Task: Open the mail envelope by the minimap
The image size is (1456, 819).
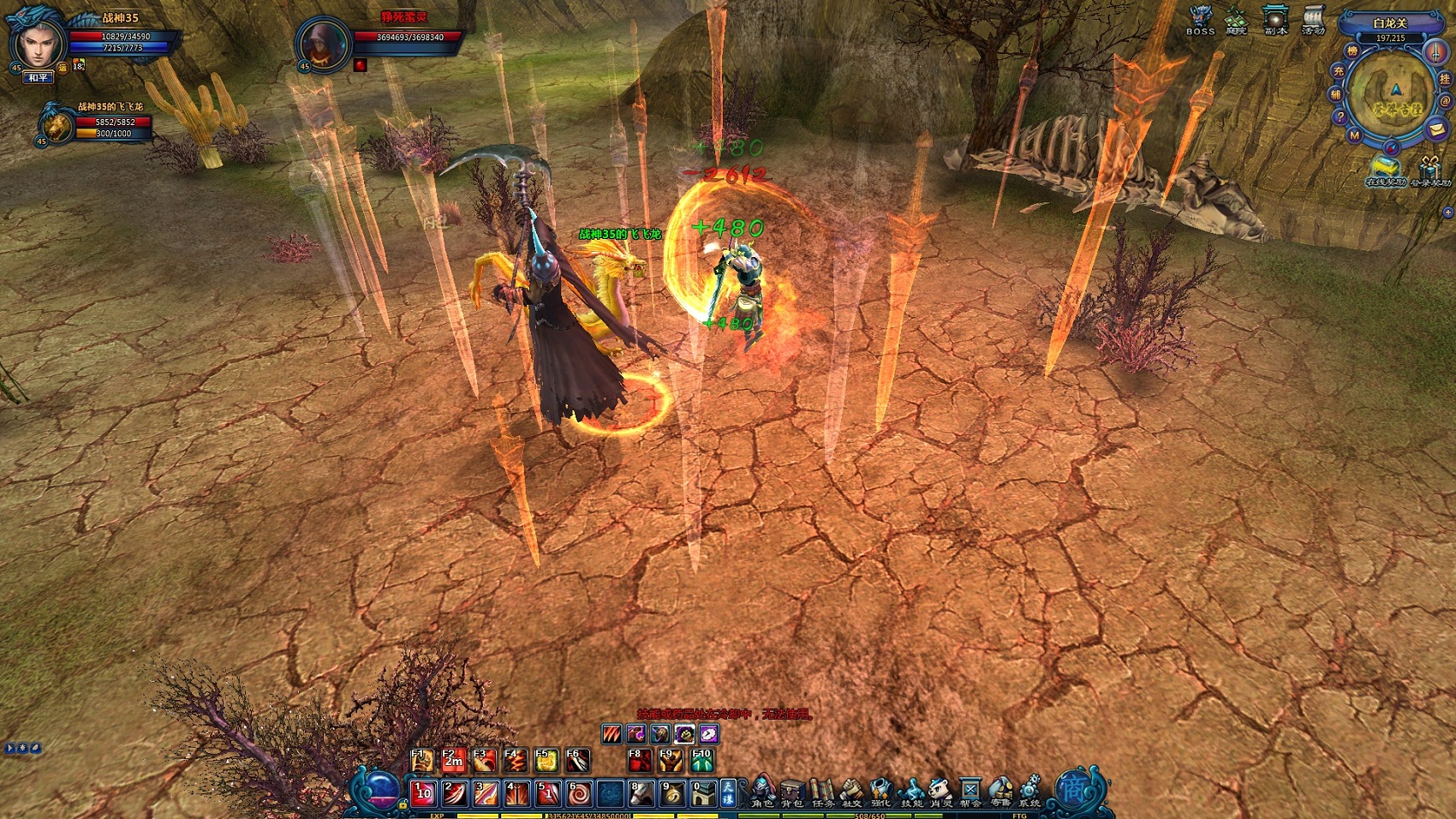Action: (x=1436, y=129)
